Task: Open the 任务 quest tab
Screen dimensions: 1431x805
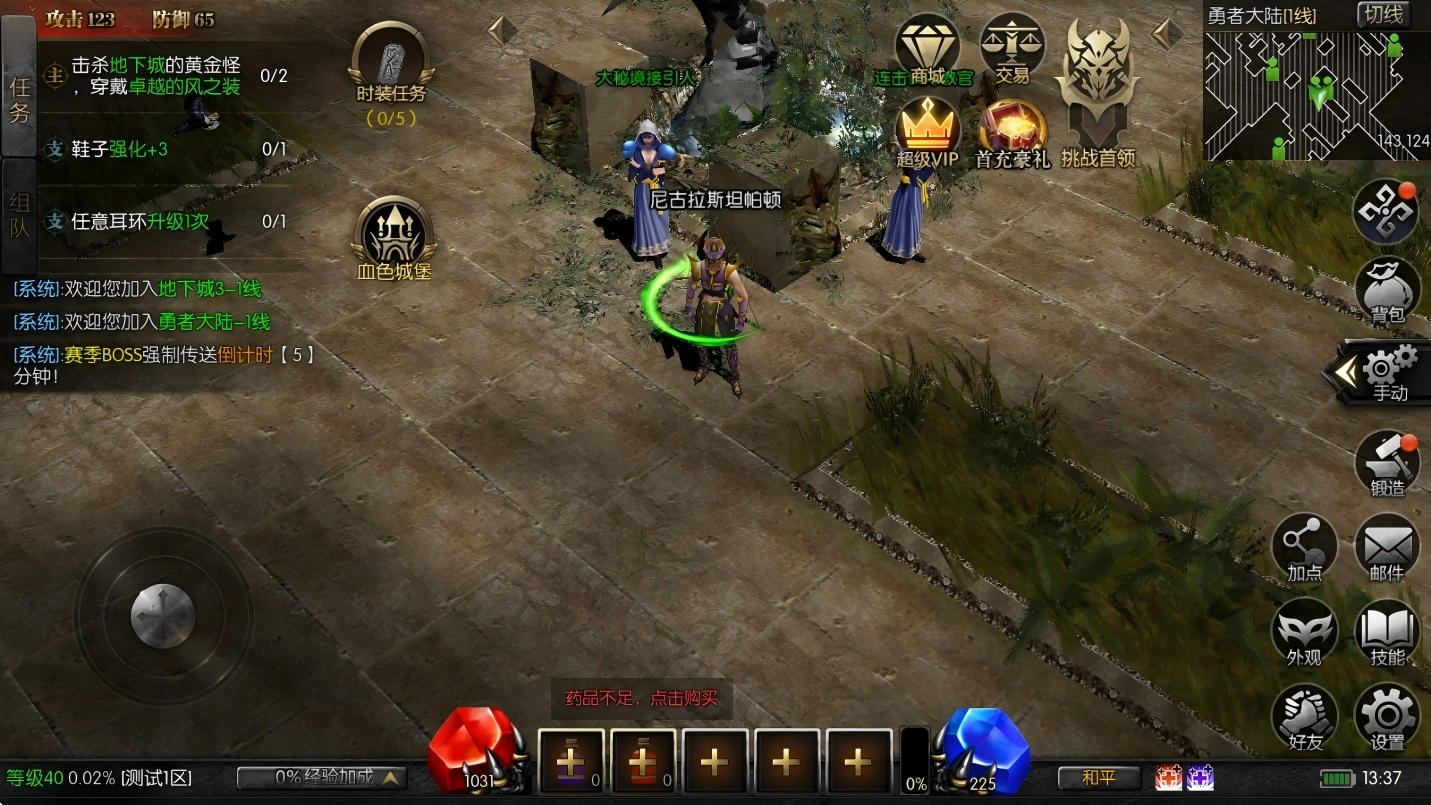Action: (19, 98)
